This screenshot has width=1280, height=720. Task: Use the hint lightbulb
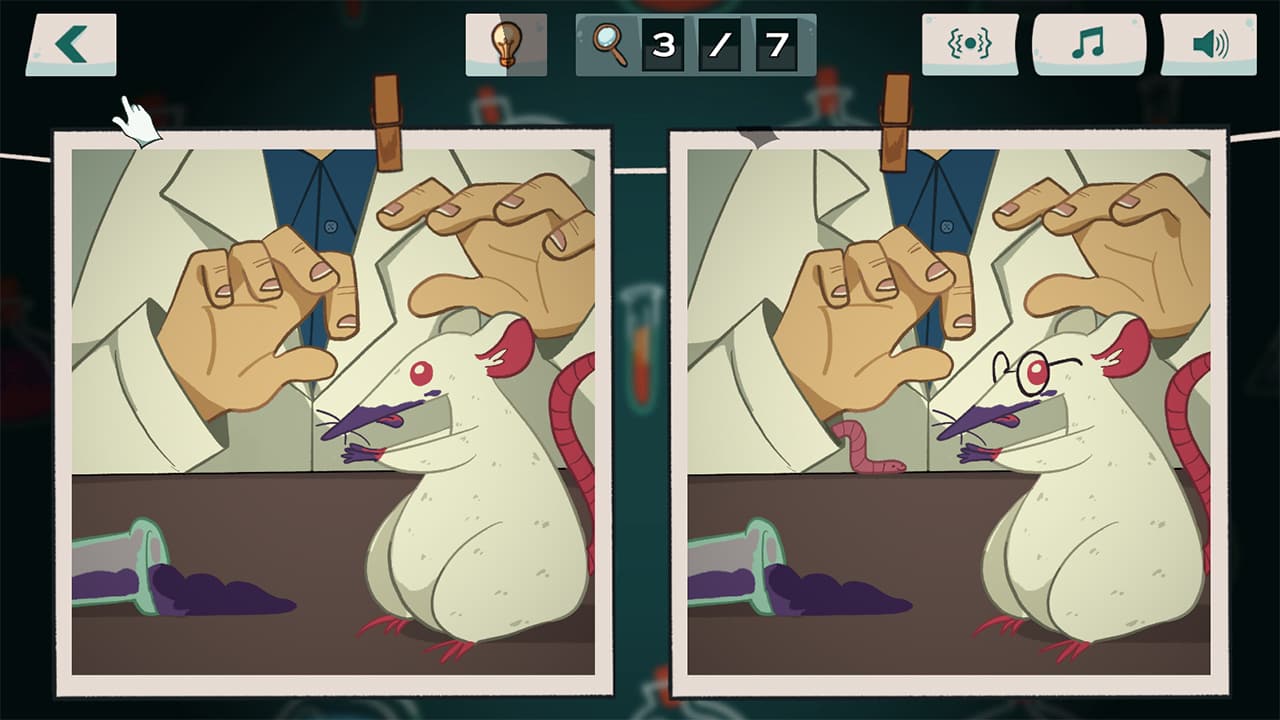pos(505,43)
